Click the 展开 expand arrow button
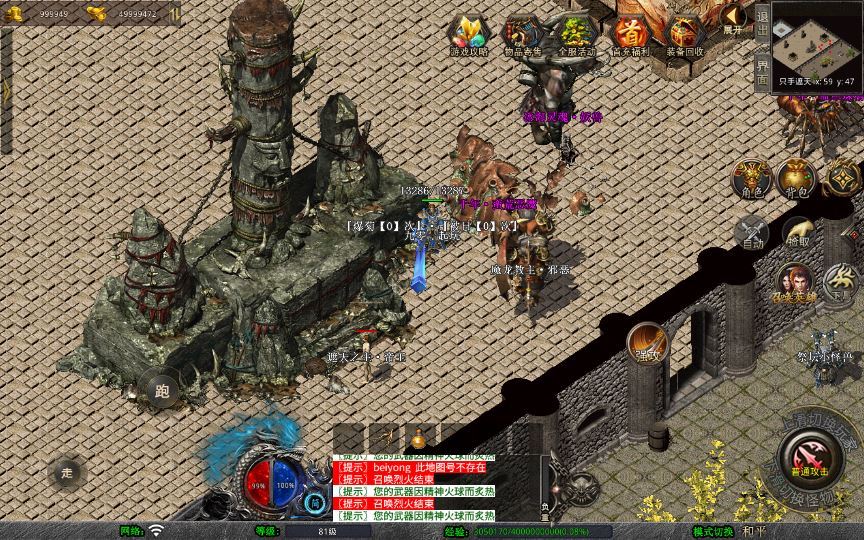Screen dimensions: 864x540 click(x=734, y=19)
